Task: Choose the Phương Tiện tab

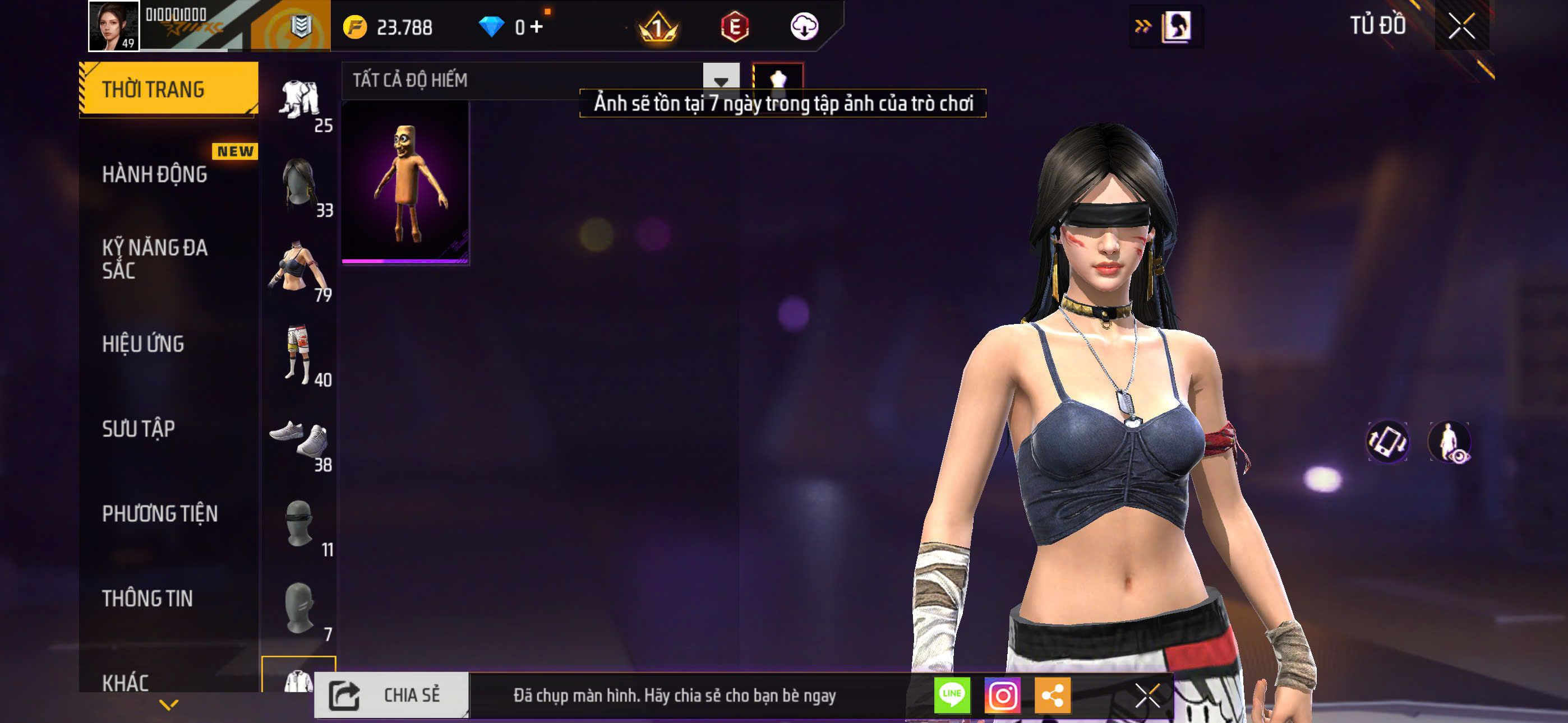Action: (159, 513)
